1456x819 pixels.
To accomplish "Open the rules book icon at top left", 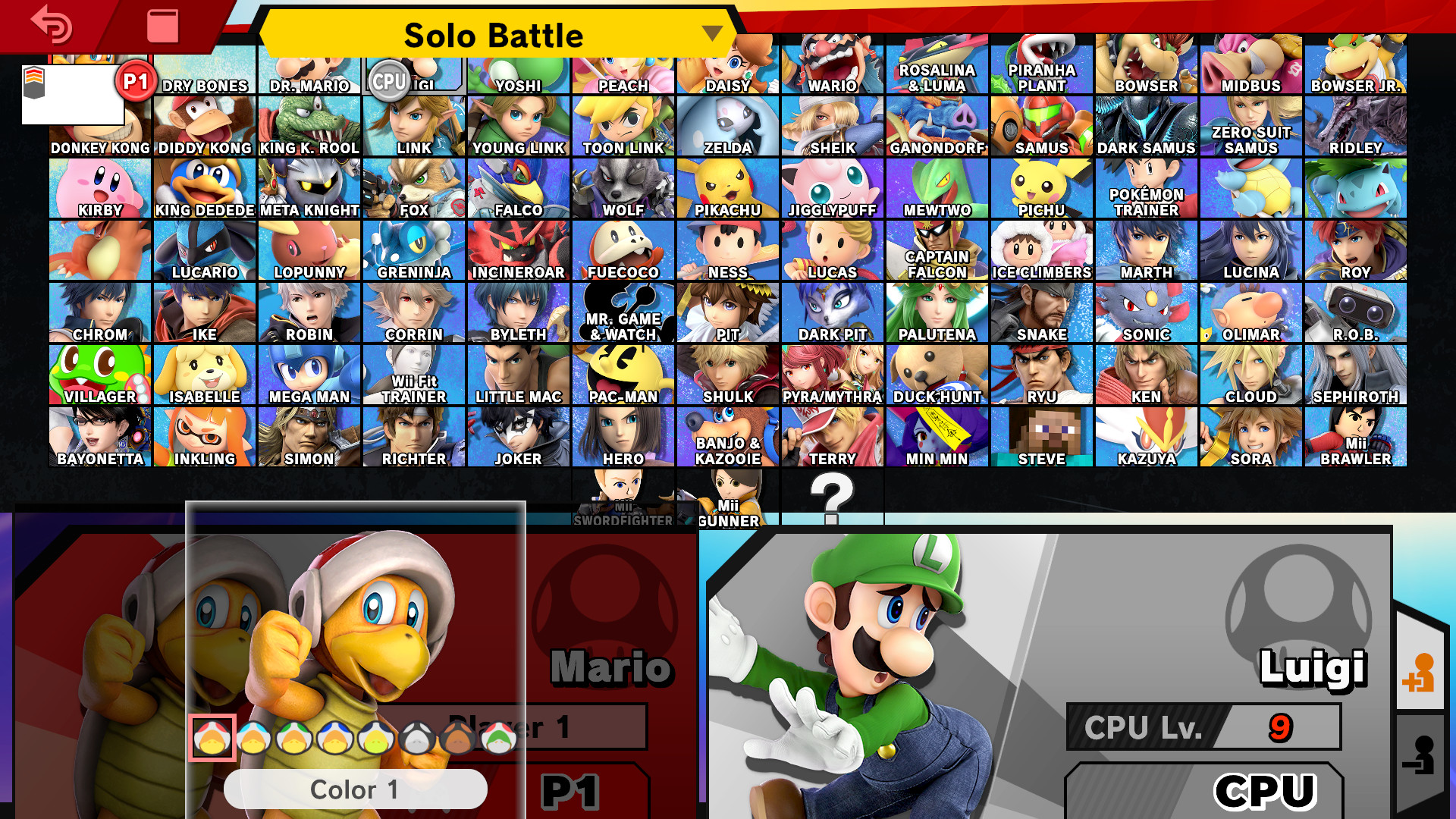I will point(162,25).
